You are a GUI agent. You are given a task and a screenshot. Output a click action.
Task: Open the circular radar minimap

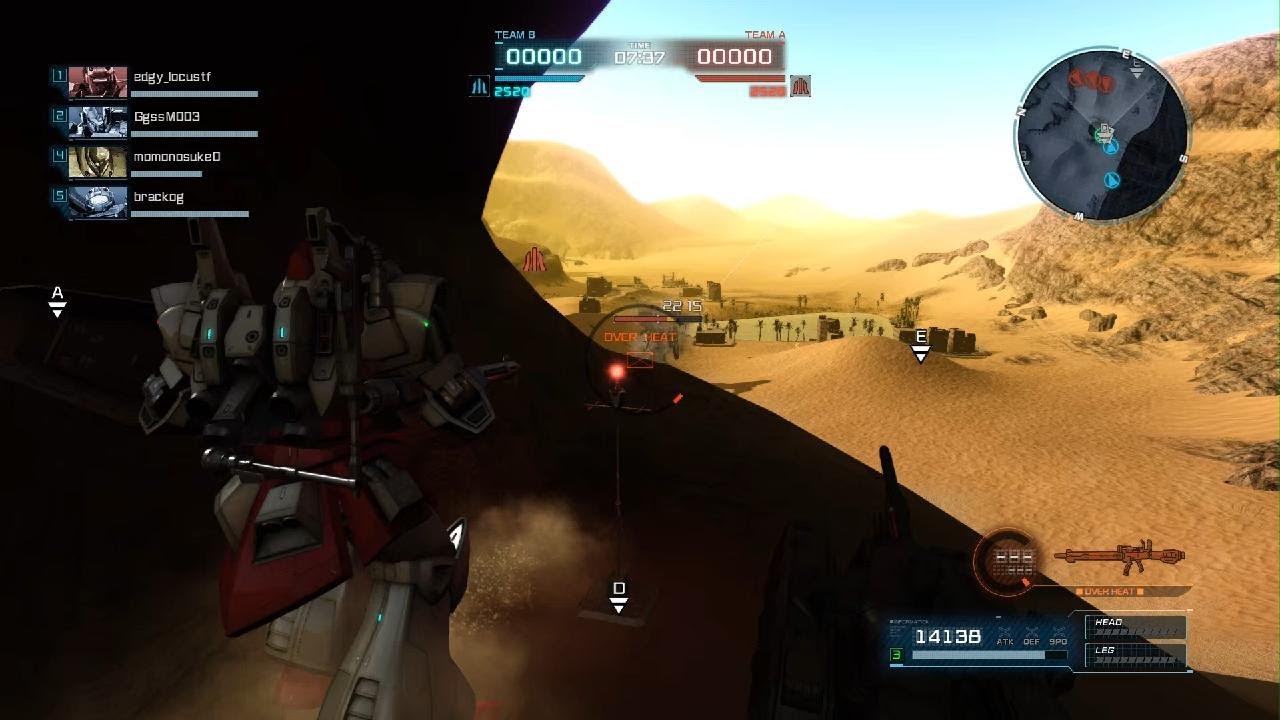(x=1102, y=136)
